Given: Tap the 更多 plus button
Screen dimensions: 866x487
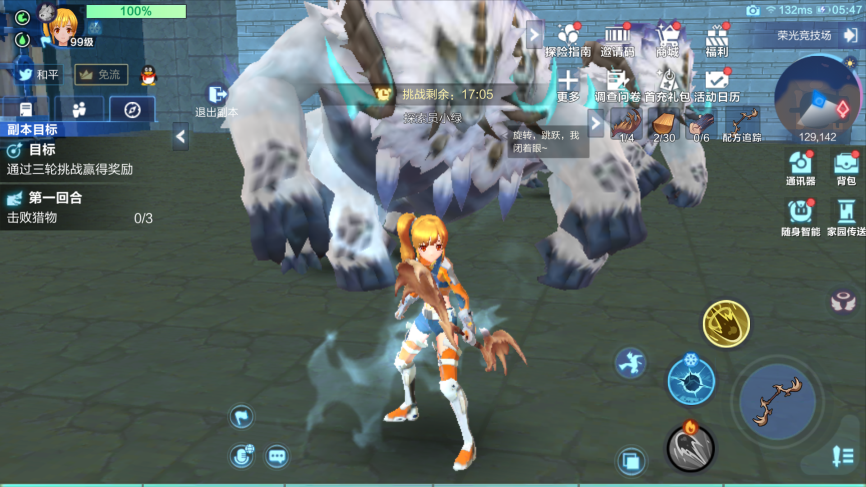Looking at the screenshot, I should click(x=568, y=84).
